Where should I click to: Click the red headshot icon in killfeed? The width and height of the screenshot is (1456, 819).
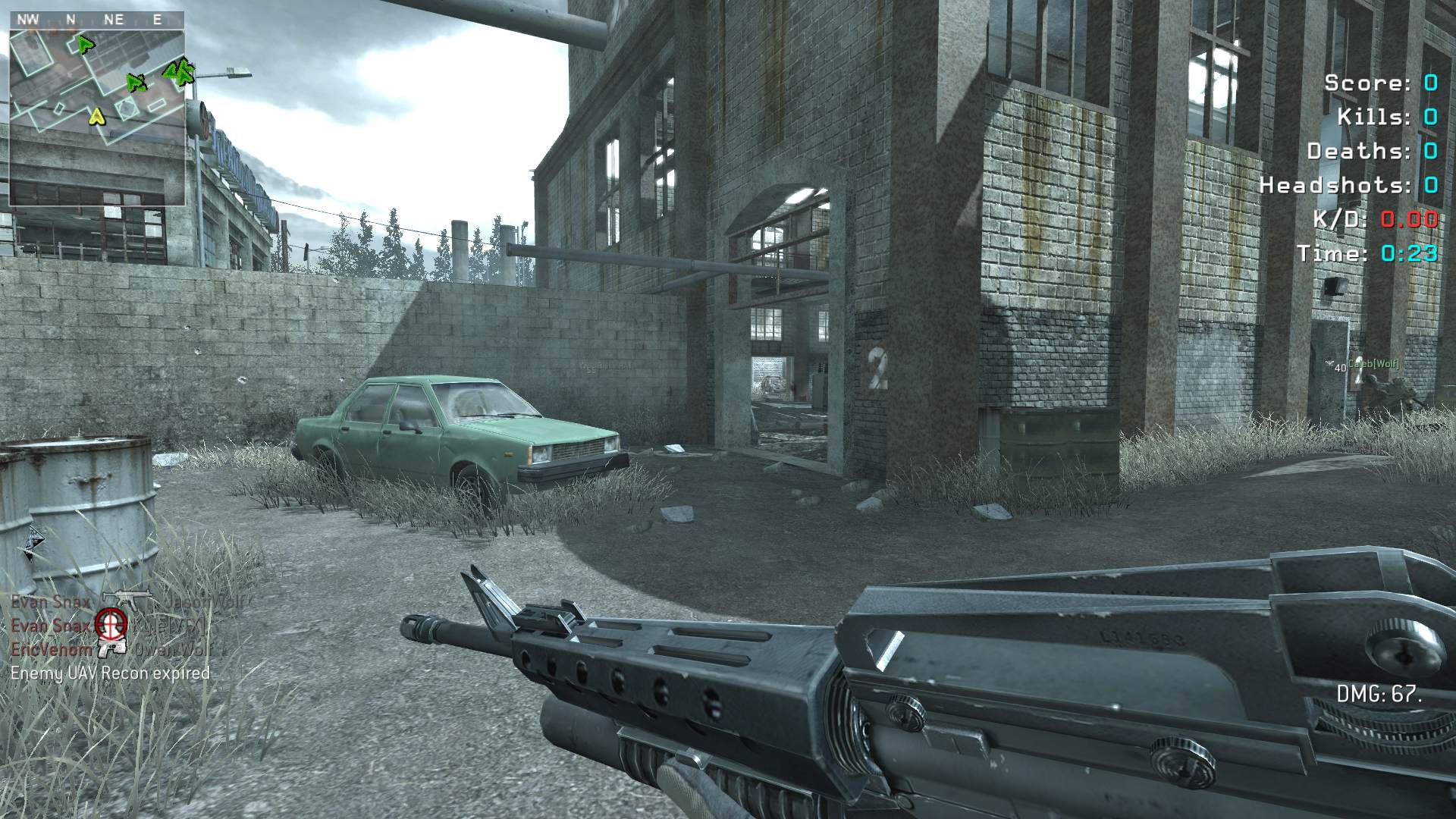click(x=111, y=625)
